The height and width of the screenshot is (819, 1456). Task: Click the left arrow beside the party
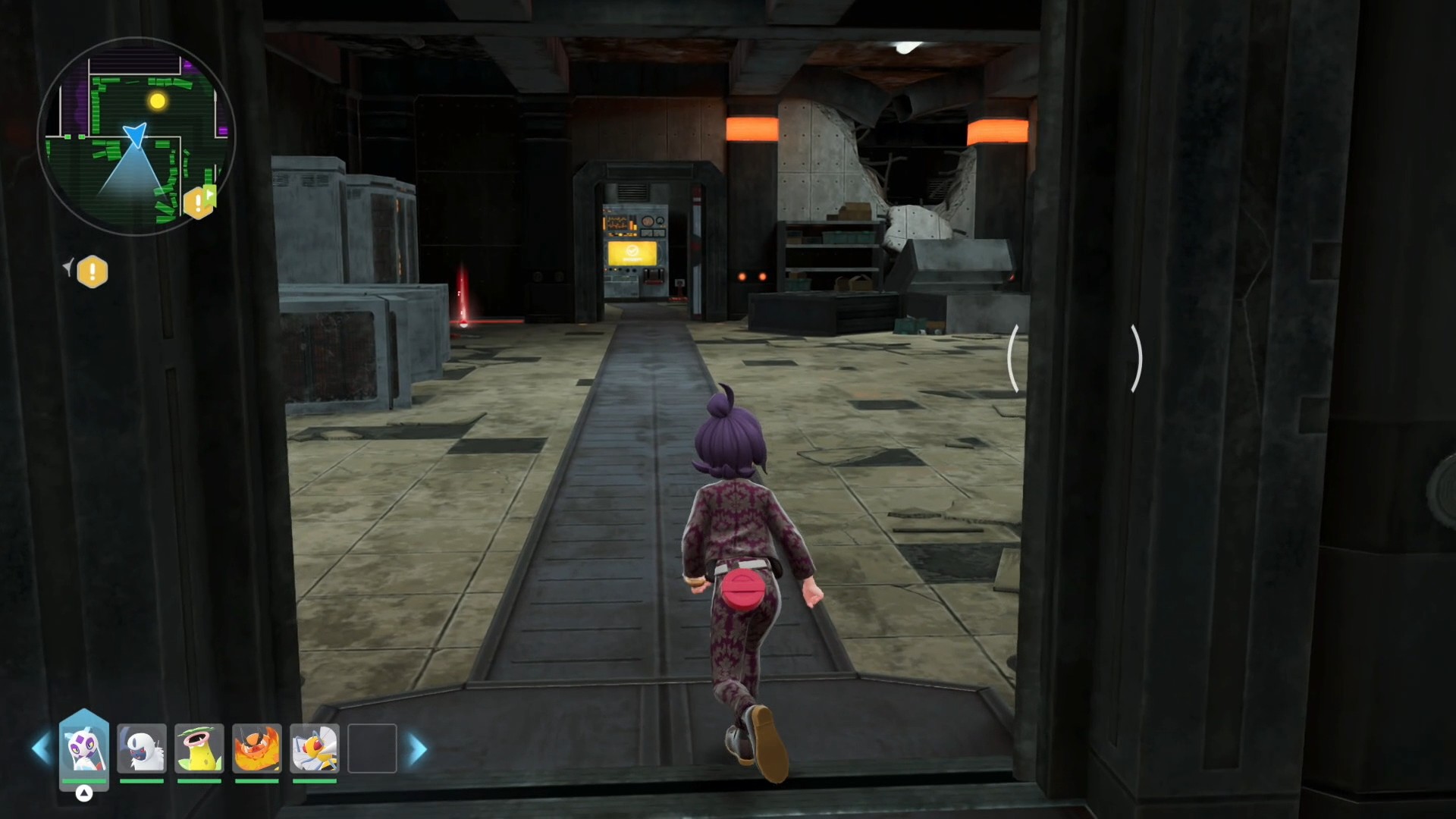(x=41, y=749)
